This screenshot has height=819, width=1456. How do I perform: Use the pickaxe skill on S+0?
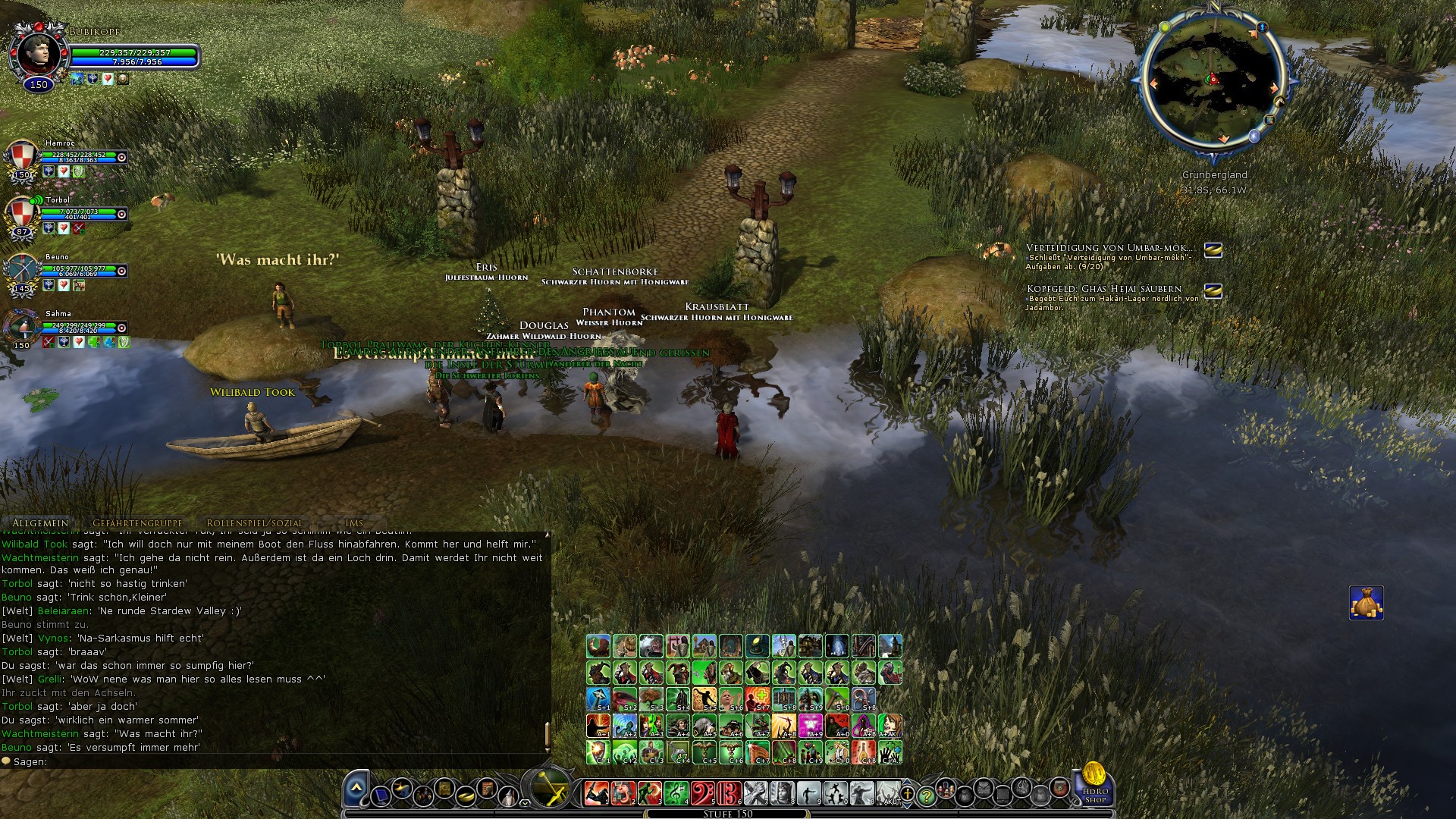[x=837, y=698]
